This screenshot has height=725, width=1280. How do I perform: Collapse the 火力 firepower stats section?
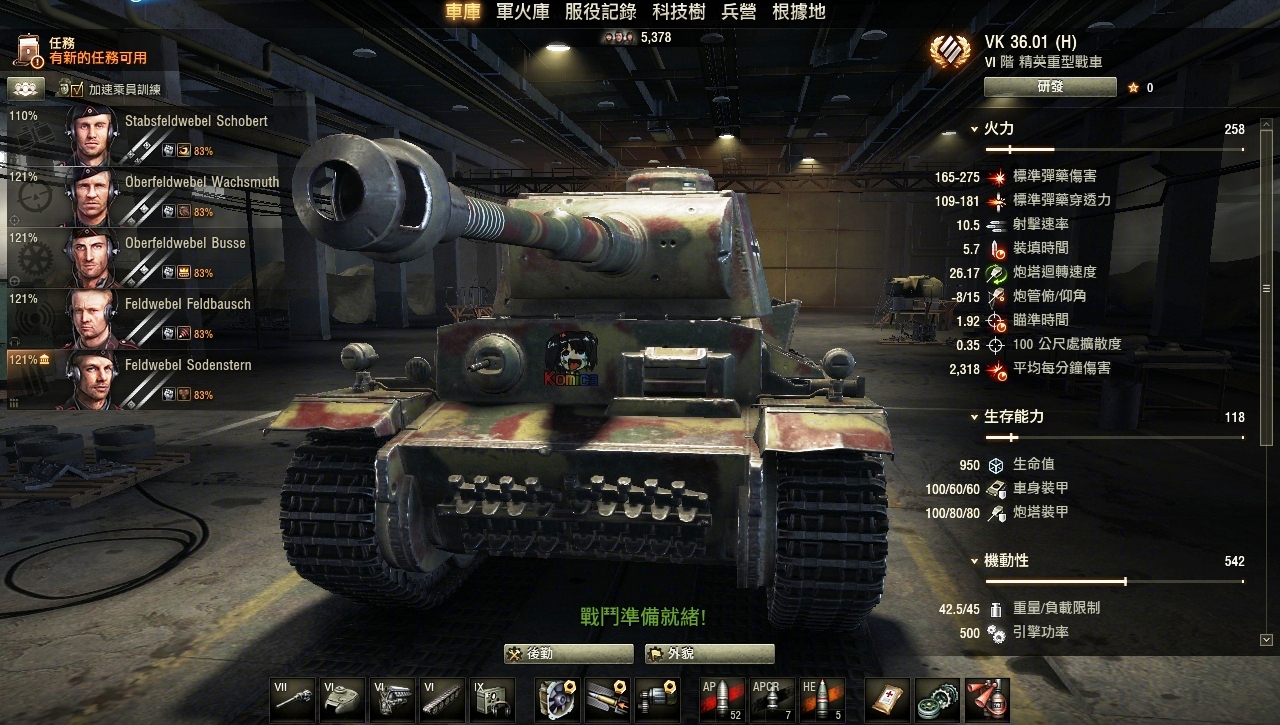click(975, 129)
